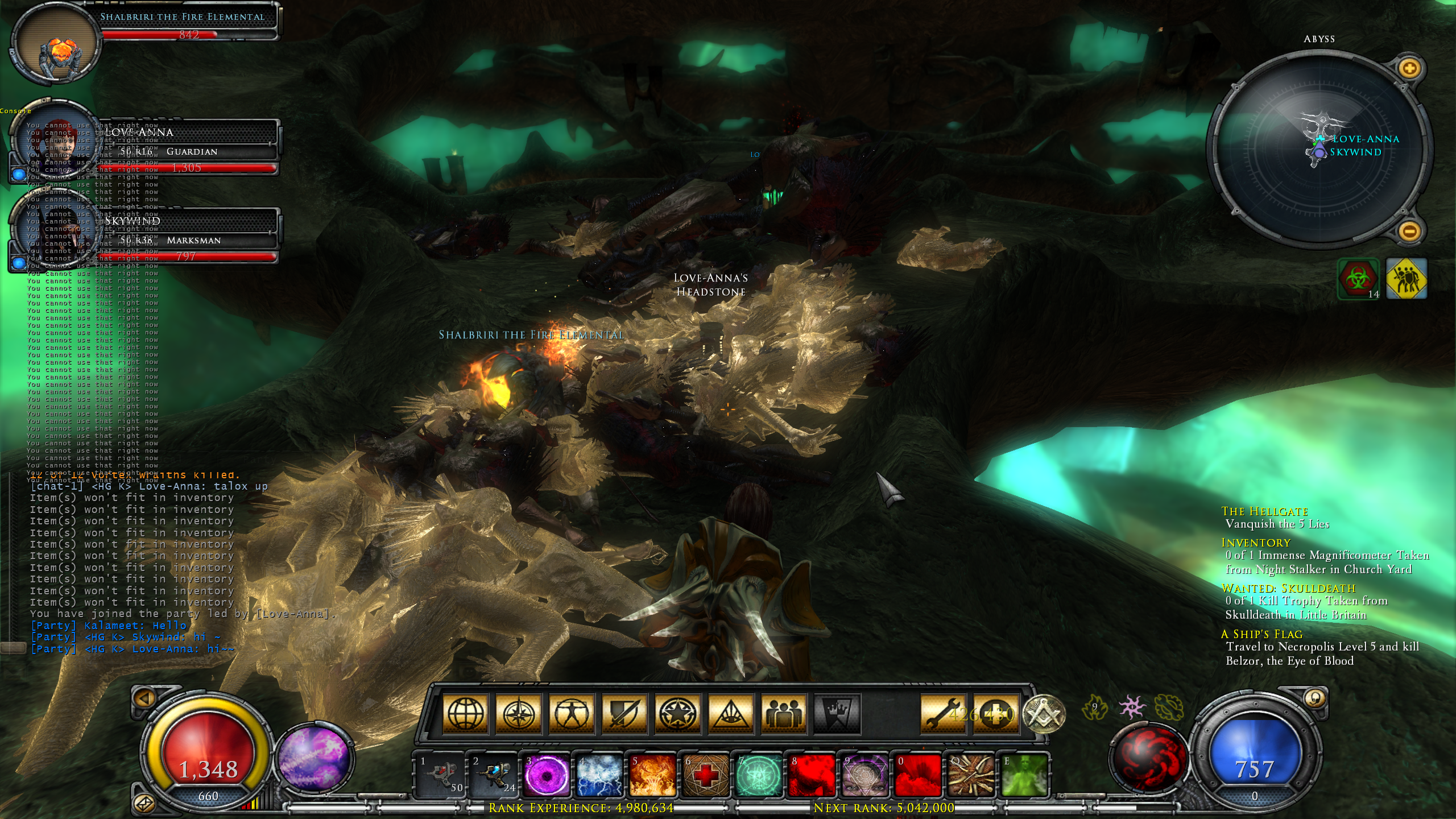Open the sword and shield menu
This screenshot has height=819, width=1456.
tap(624, 713)
